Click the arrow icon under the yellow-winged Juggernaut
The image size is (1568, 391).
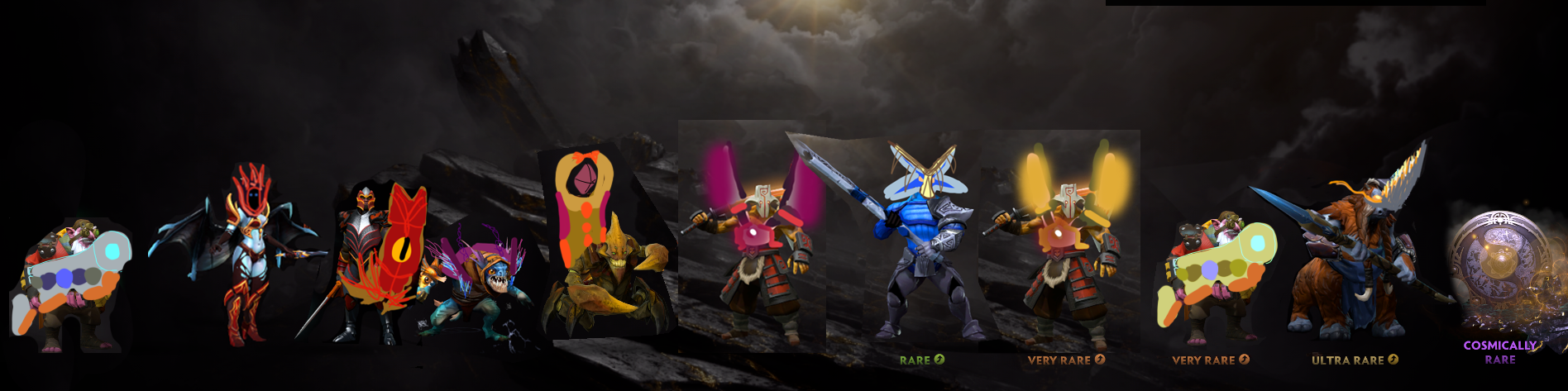(x=1100, y=360)
